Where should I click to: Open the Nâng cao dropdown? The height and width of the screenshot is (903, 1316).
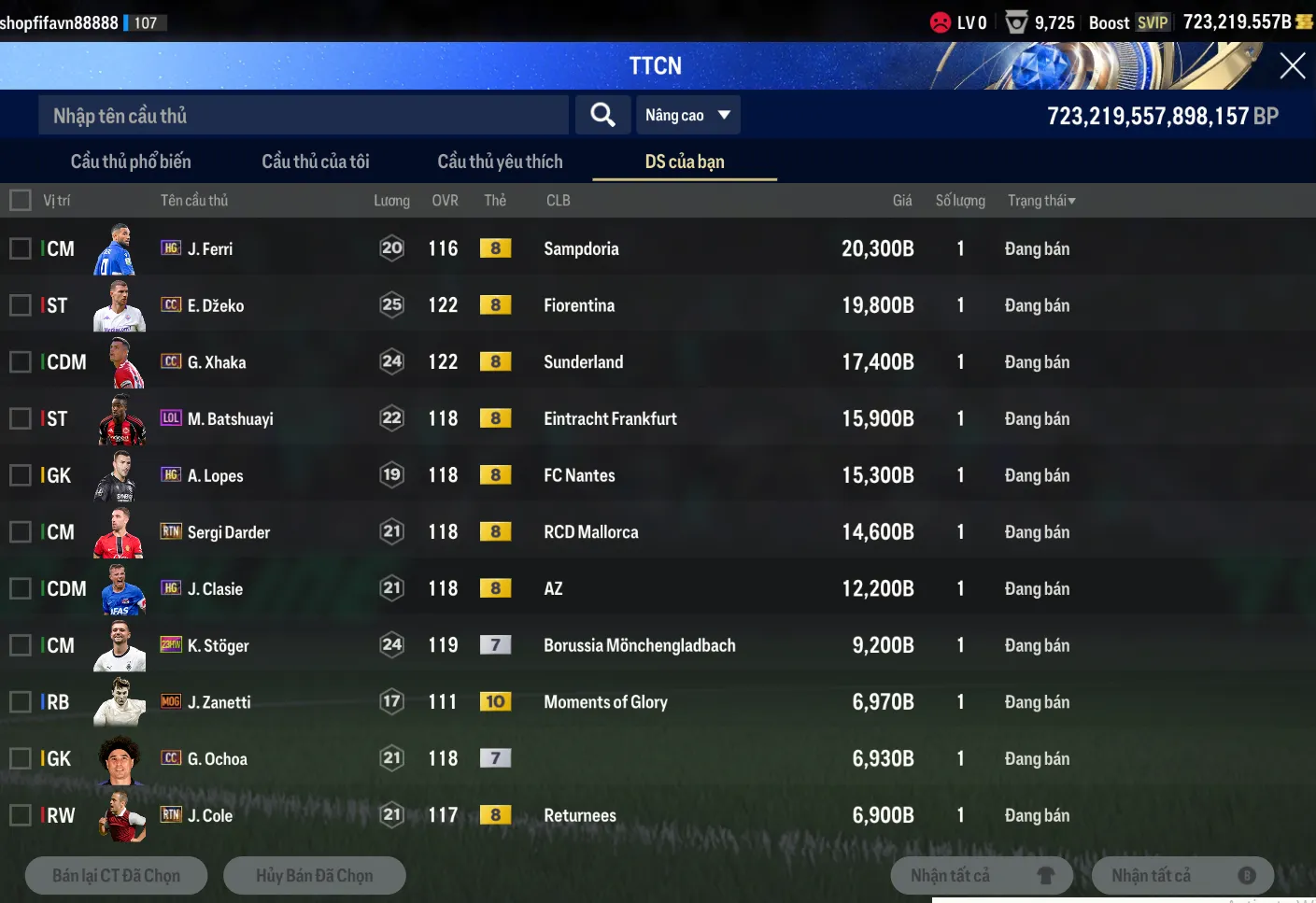686,116
